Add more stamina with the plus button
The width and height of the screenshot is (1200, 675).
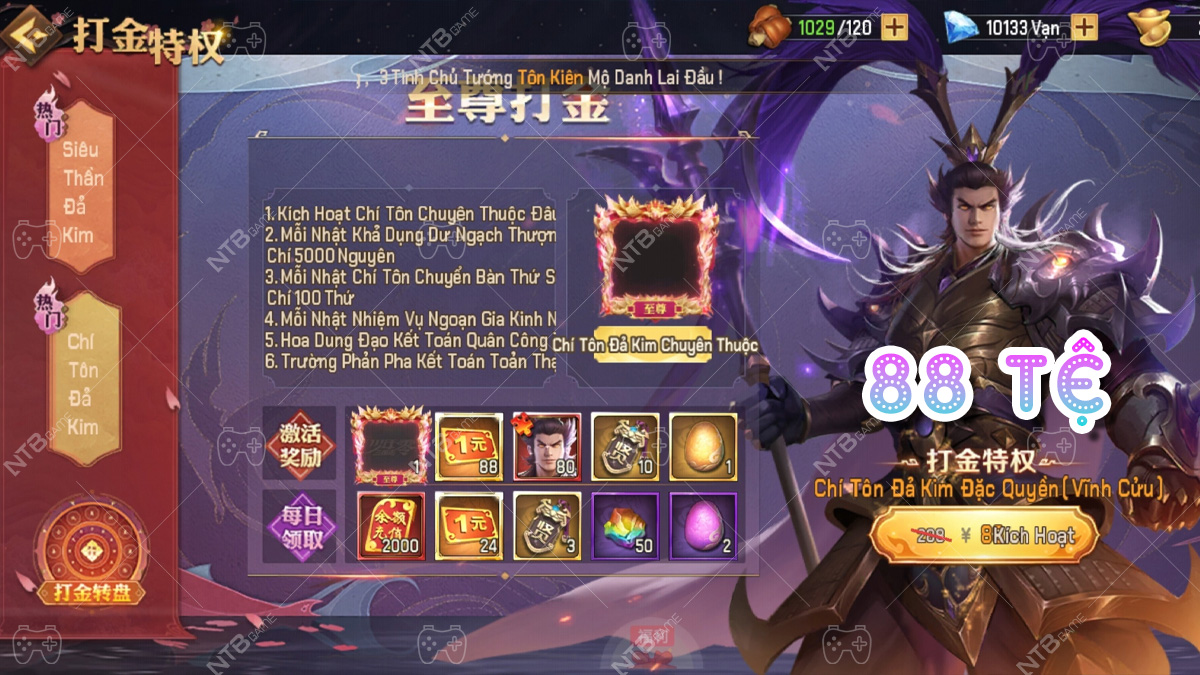(x=895, y=27)
